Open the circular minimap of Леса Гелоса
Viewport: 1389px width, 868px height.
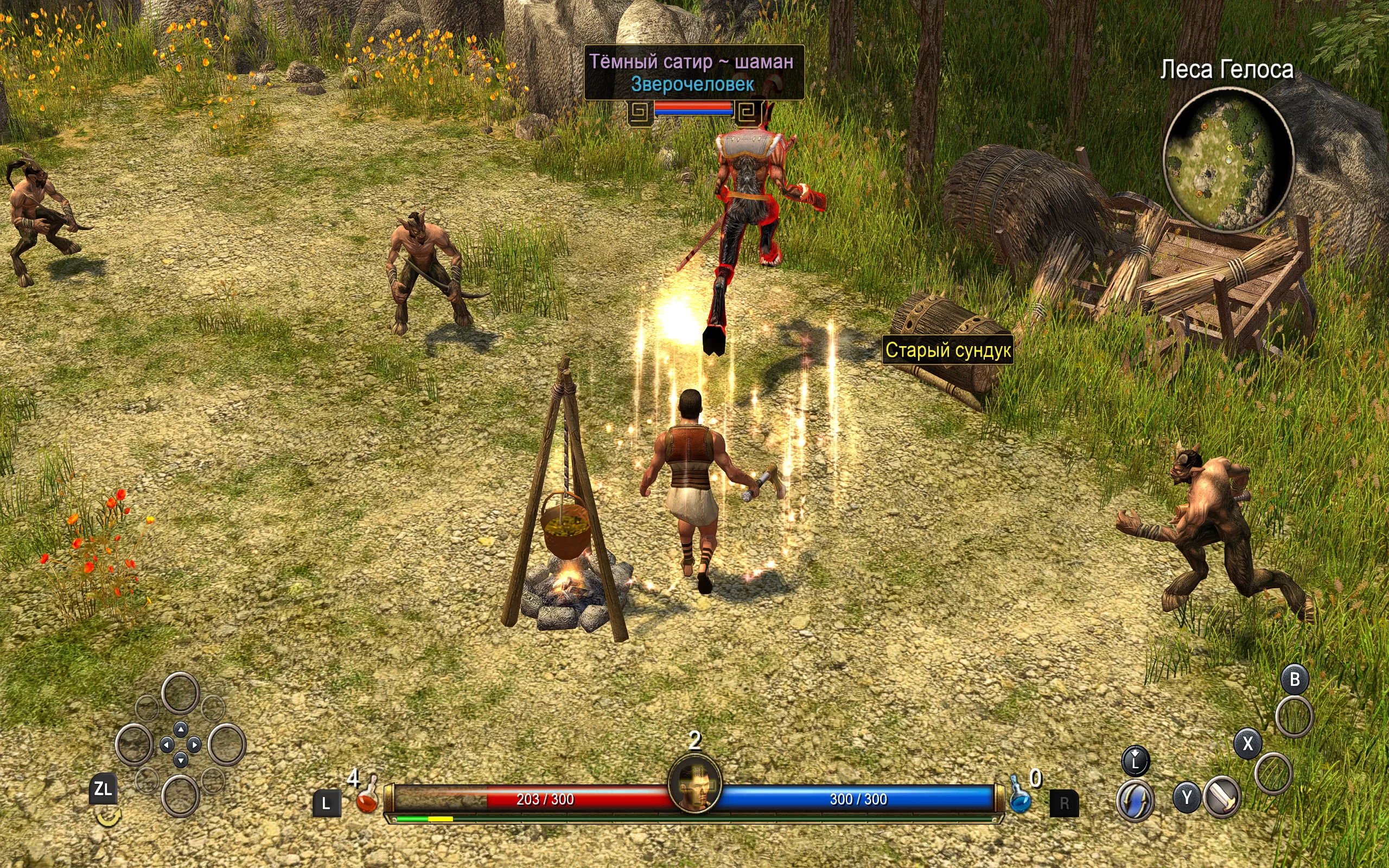tap(1228, 160)
